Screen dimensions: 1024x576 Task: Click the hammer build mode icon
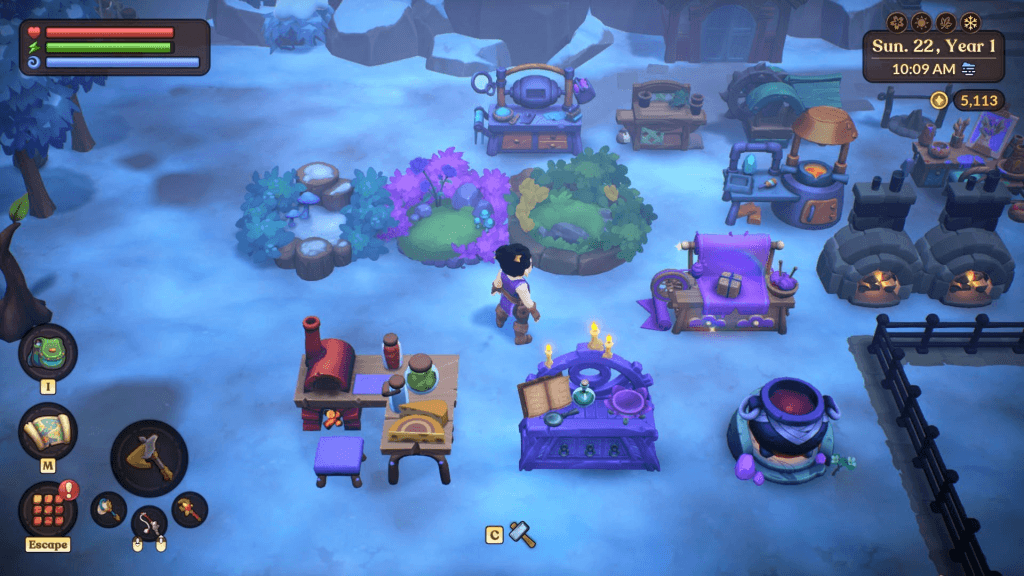click(522, 534)
